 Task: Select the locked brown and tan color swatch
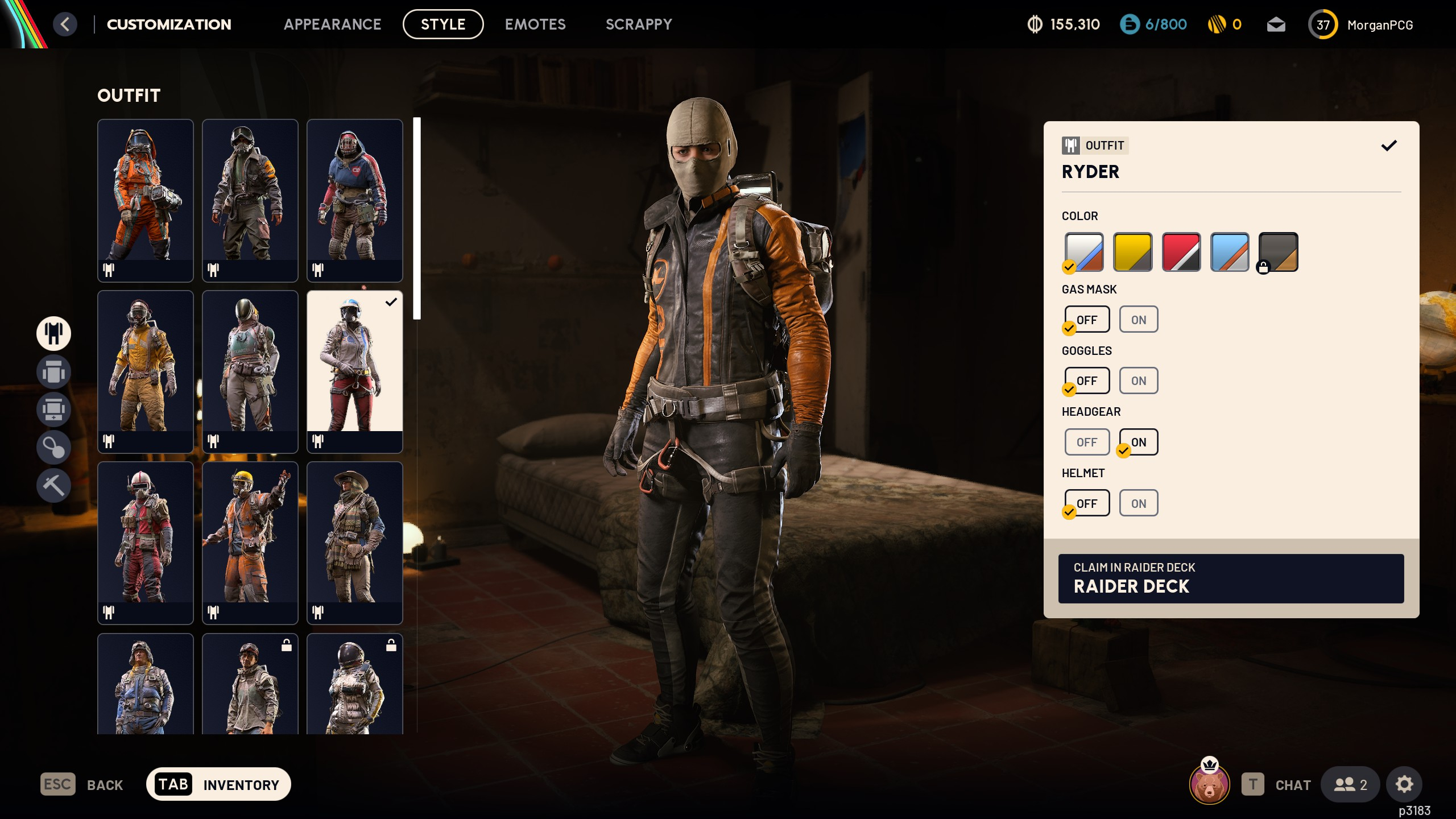[x=1278, y=252]
